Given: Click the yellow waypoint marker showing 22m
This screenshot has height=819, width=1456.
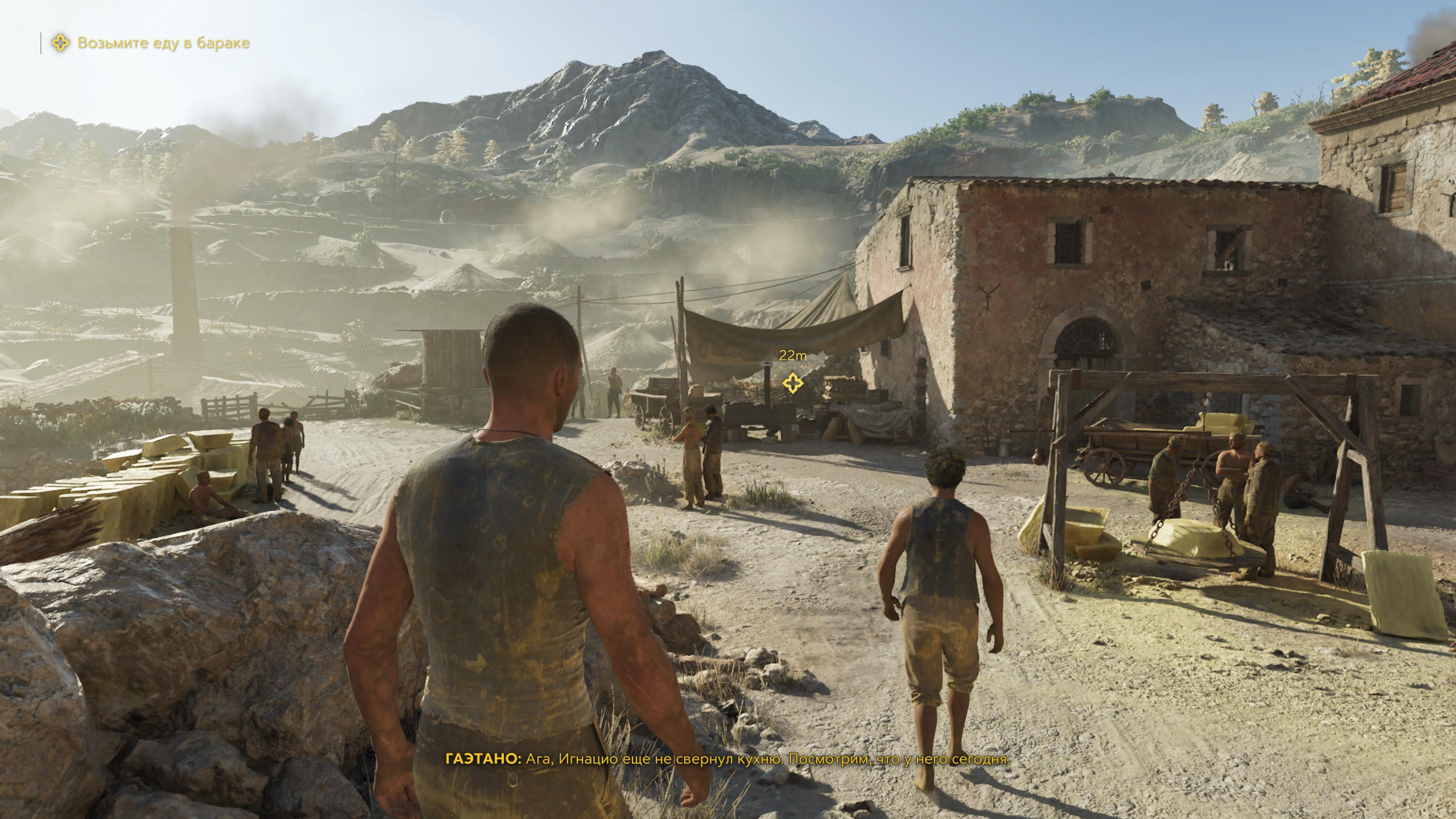Looking at the screenshot, I should (x=792, y=383).
